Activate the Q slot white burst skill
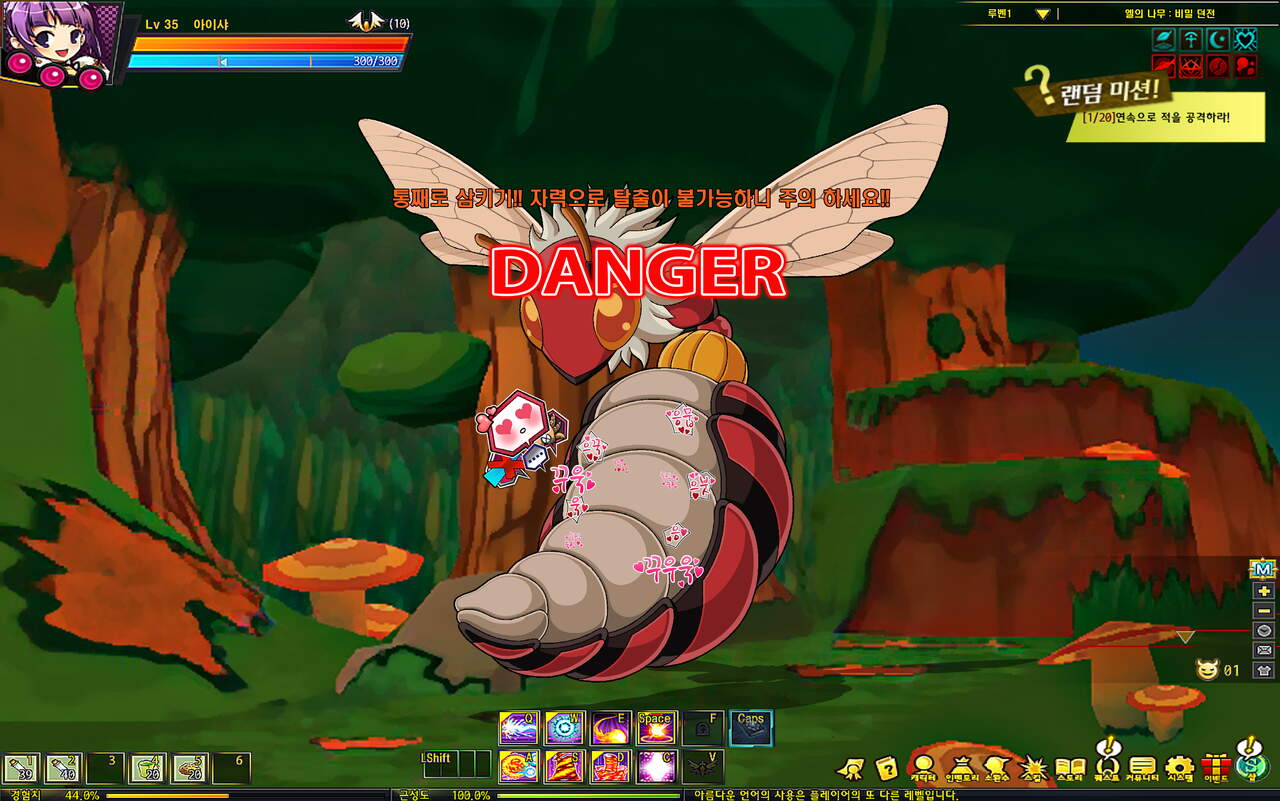Screen dimensions: 1280x801 (518, 728)
